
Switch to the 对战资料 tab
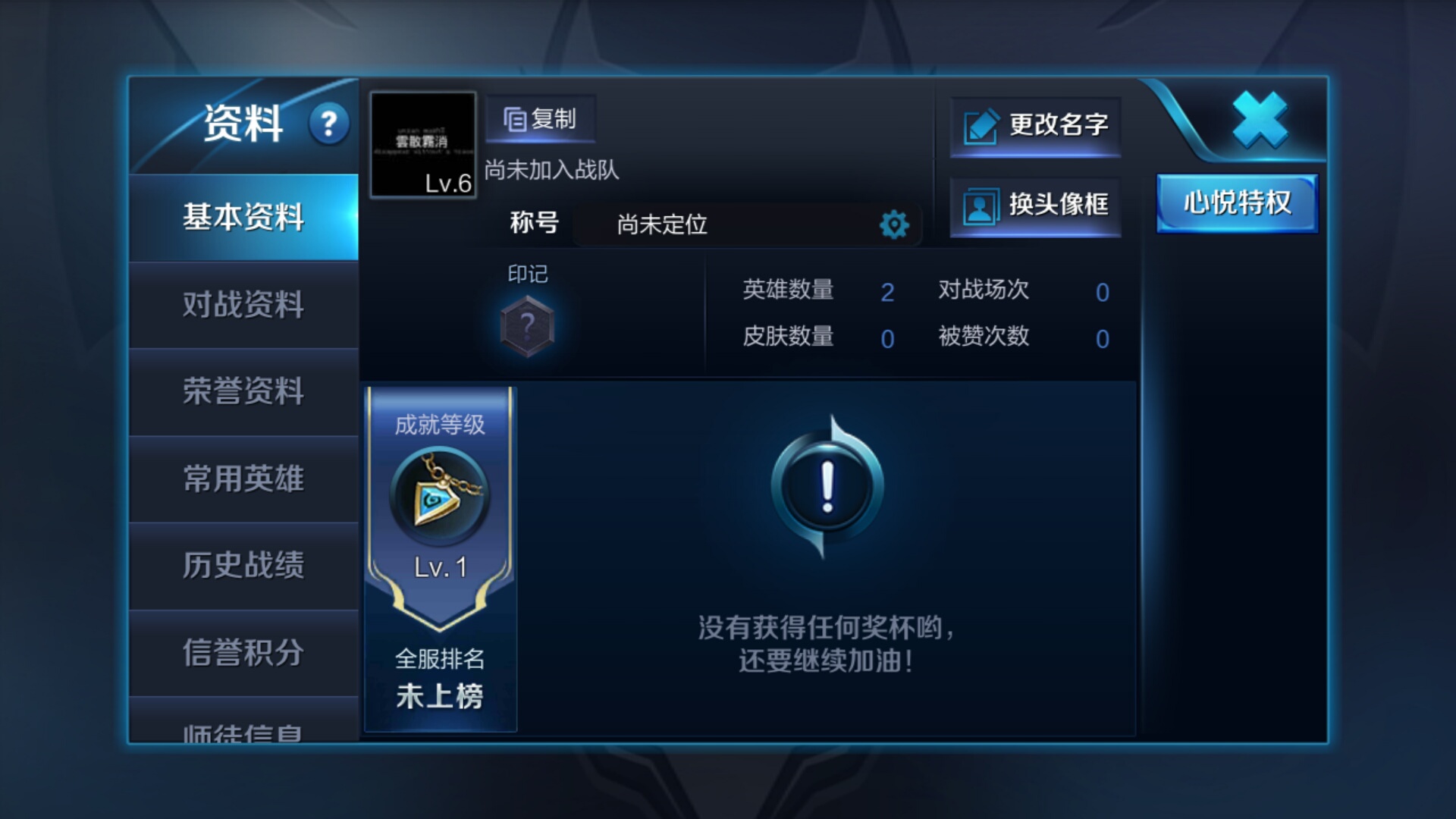244,306
